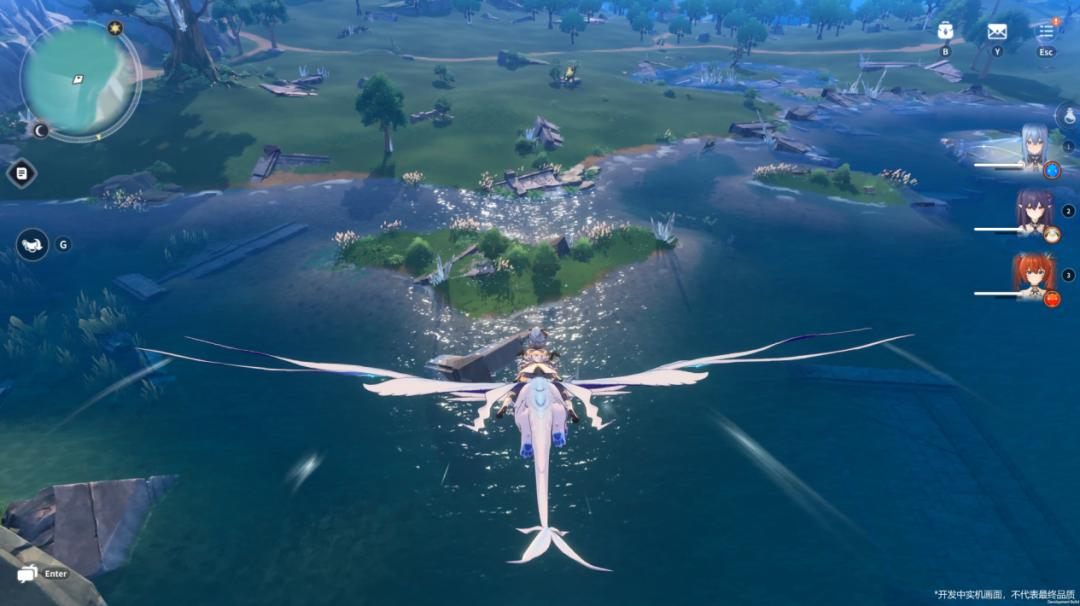Screen dimensions: 1080x606
Task: Open the circular minimap
Action: click(79, 79)
